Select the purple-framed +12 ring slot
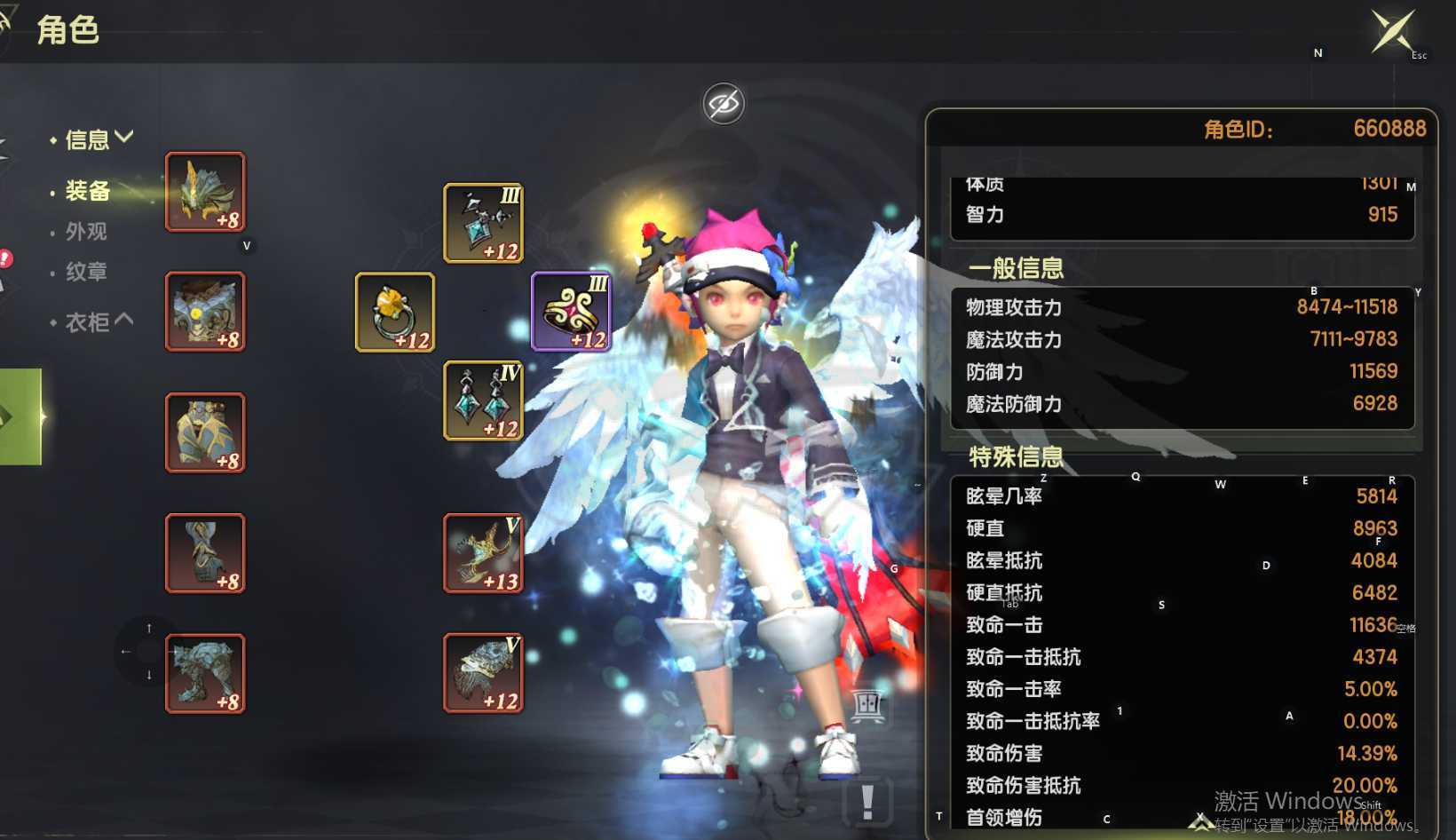The height and width of the screenshot is (840, 1456). tap(571, 312)
